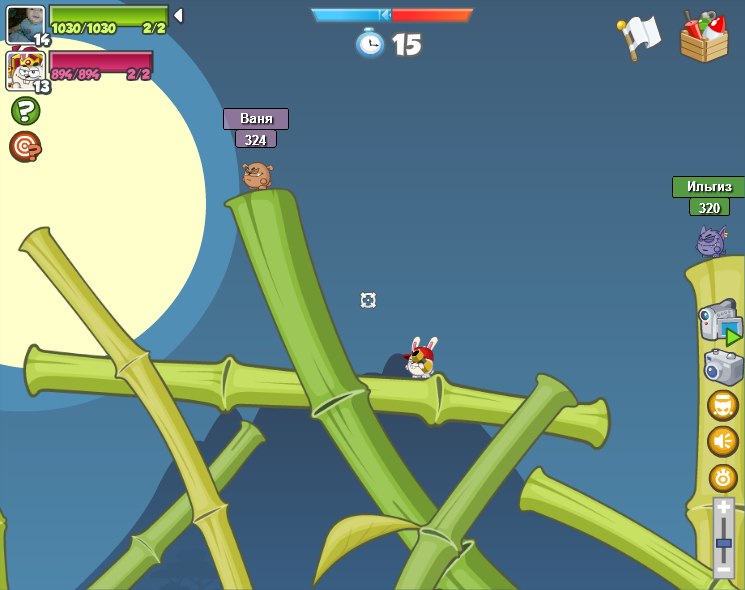Viewport: 745px width, 590px height.
Task: Click the white surrender flag
Action: point(640,37)
